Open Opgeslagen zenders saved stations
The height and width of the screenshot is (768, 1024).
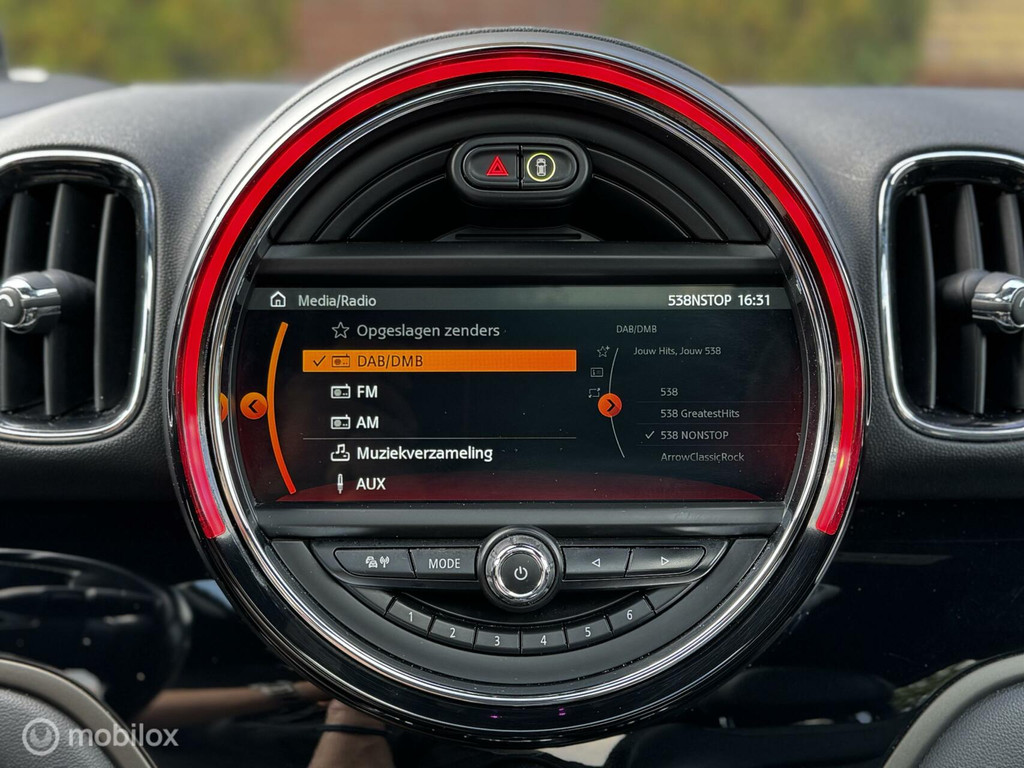coord(427,330)
